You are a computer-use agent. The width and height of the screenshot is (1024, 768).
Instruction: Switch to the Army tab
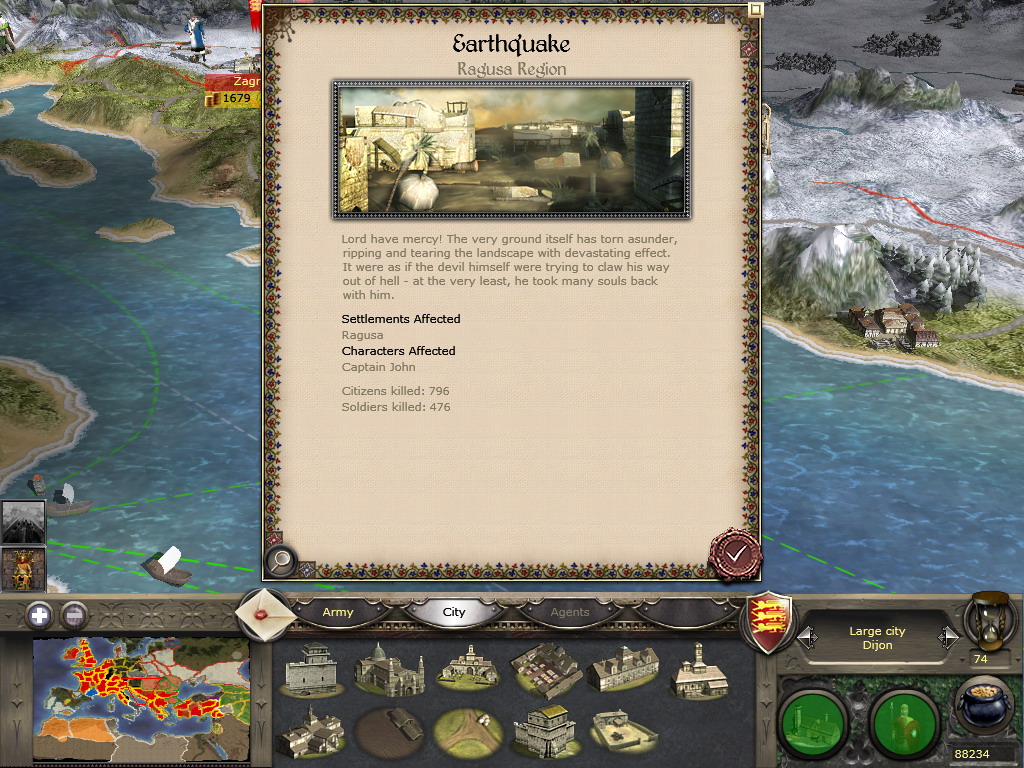tap(338, 612)
